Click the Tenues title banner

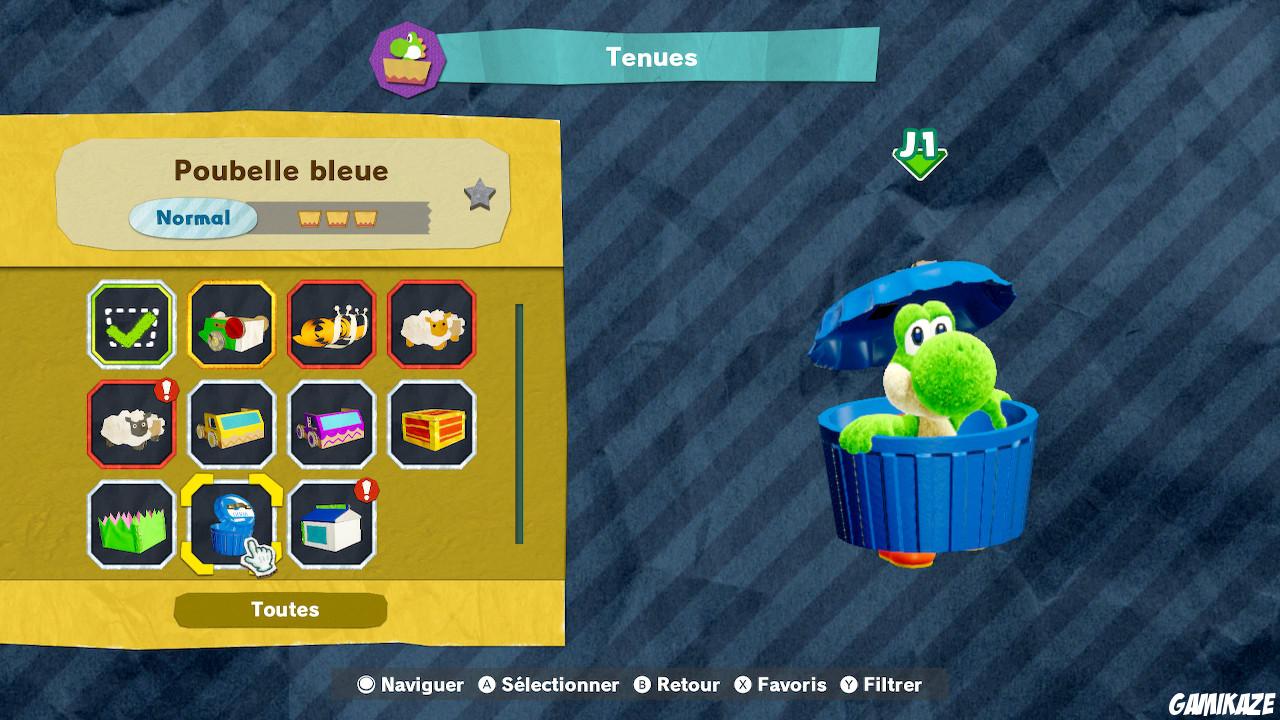(650, 57)
